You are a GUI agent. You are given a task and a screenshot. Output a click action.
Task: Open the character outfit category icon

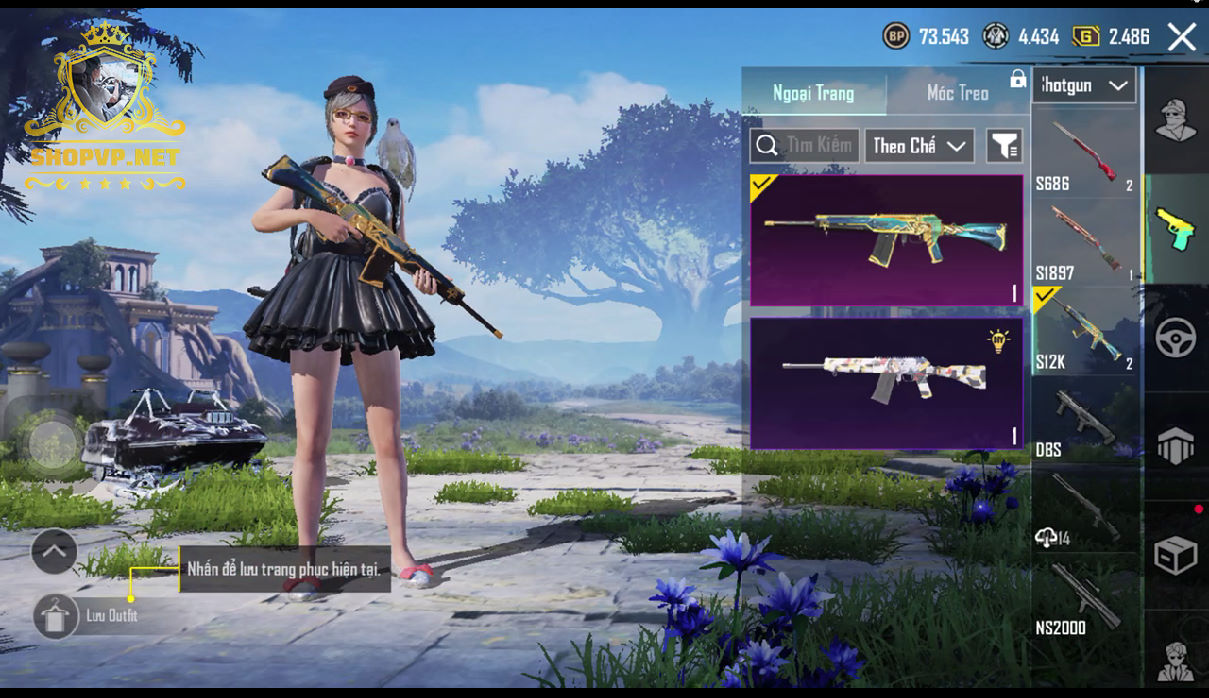coord(1176,121)
